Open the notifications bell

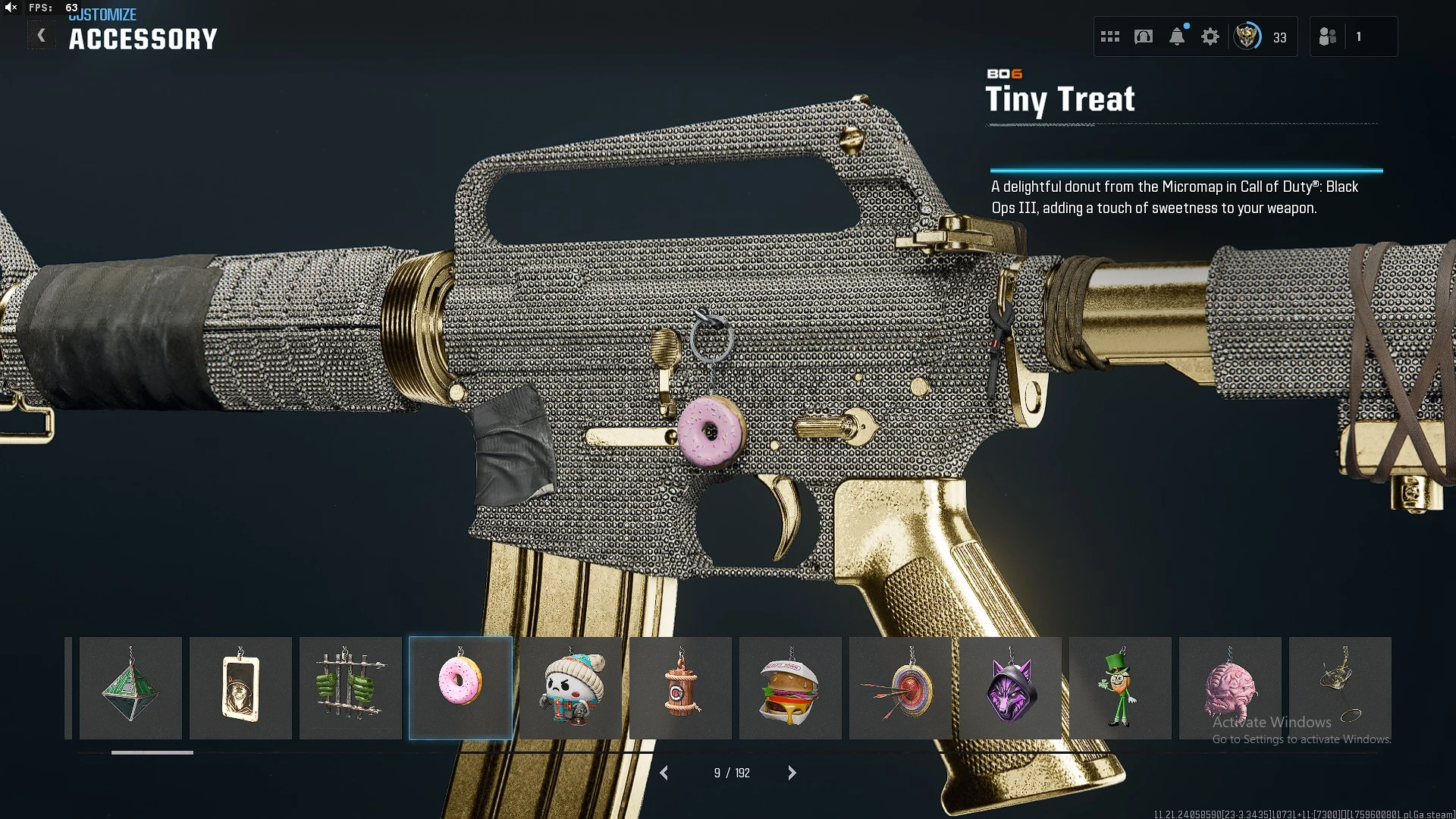coord(1177,36)
